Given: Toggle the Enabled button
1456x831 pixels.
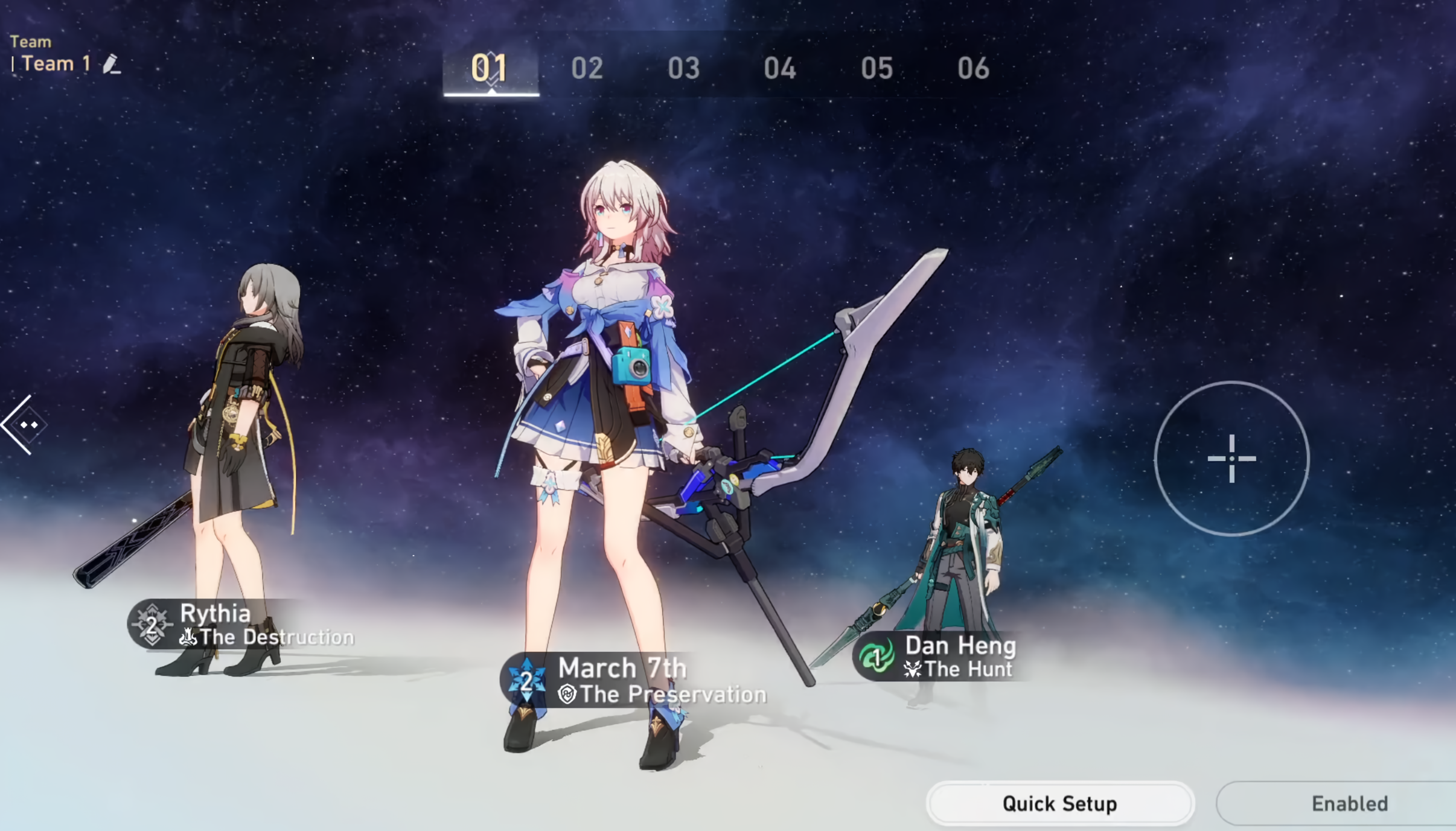Looking at the screenshot, I should click(x=1349, y=803).
